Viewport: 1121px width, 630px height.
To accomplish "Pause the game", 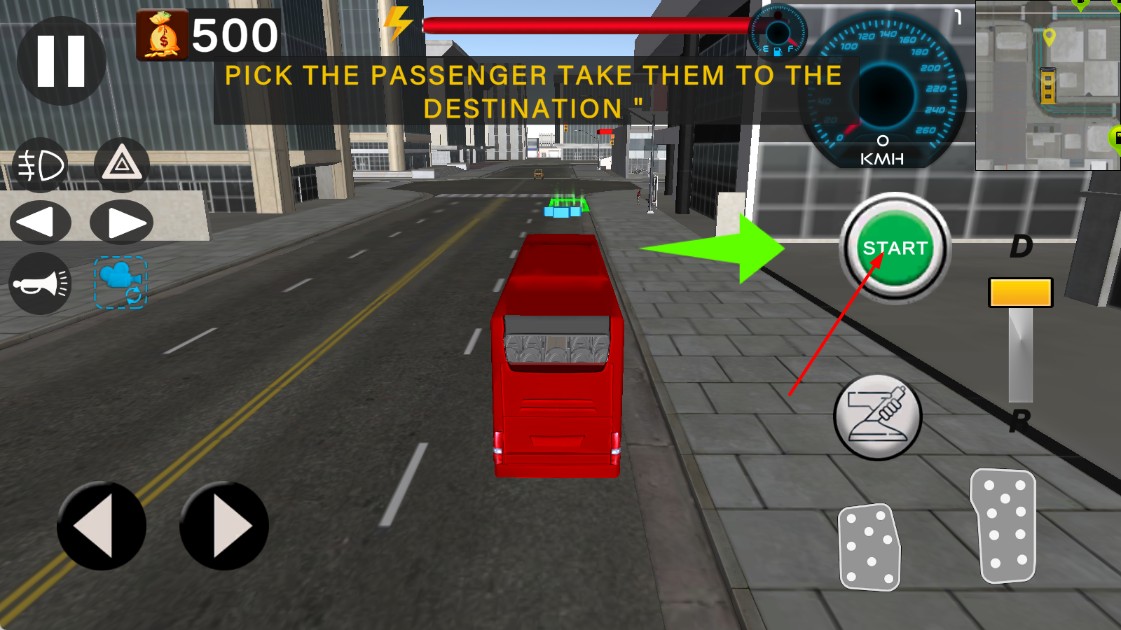I will [61, 60].
